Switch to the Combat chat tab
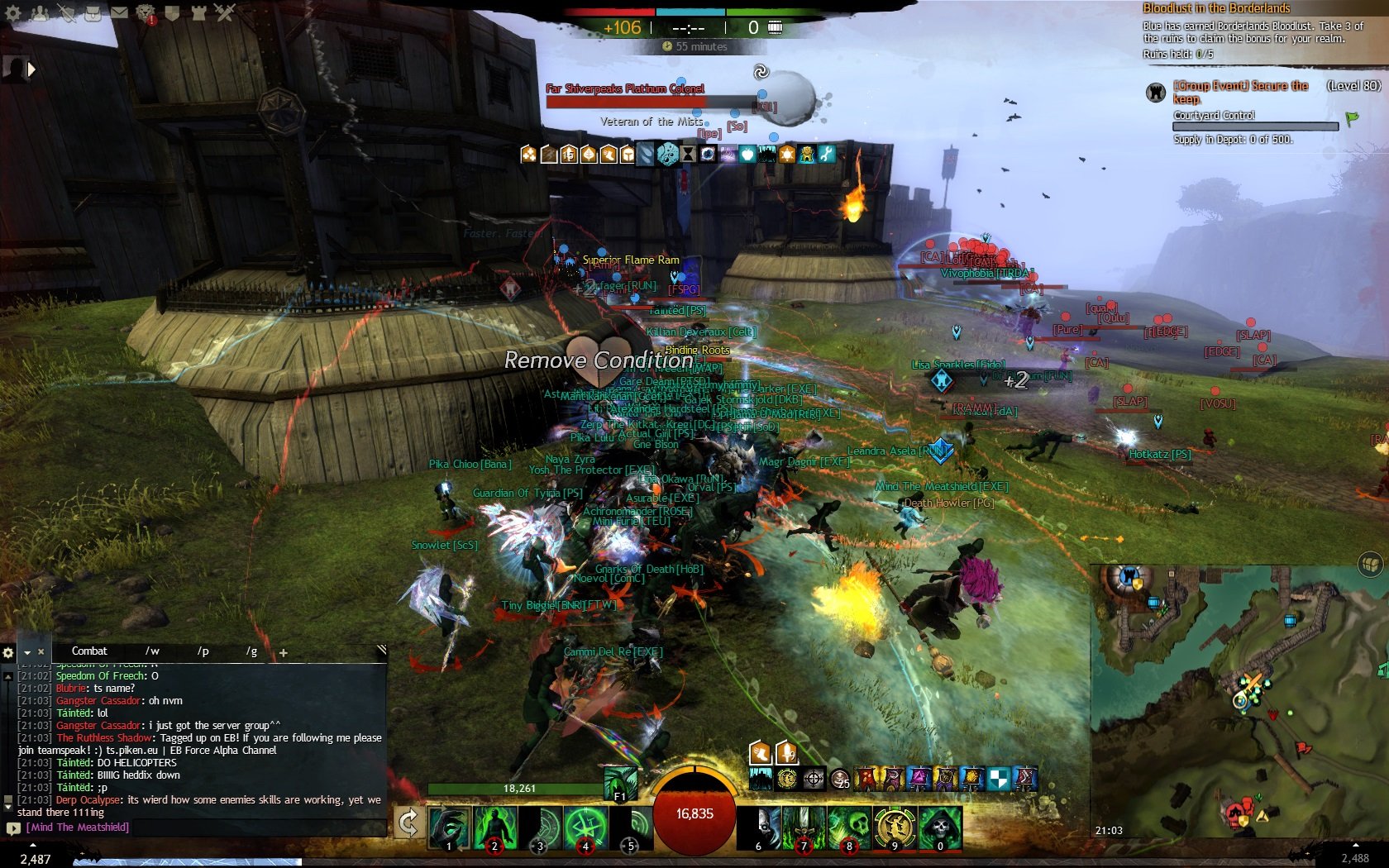The image size is (1389, 868). (x=89, y=651)
